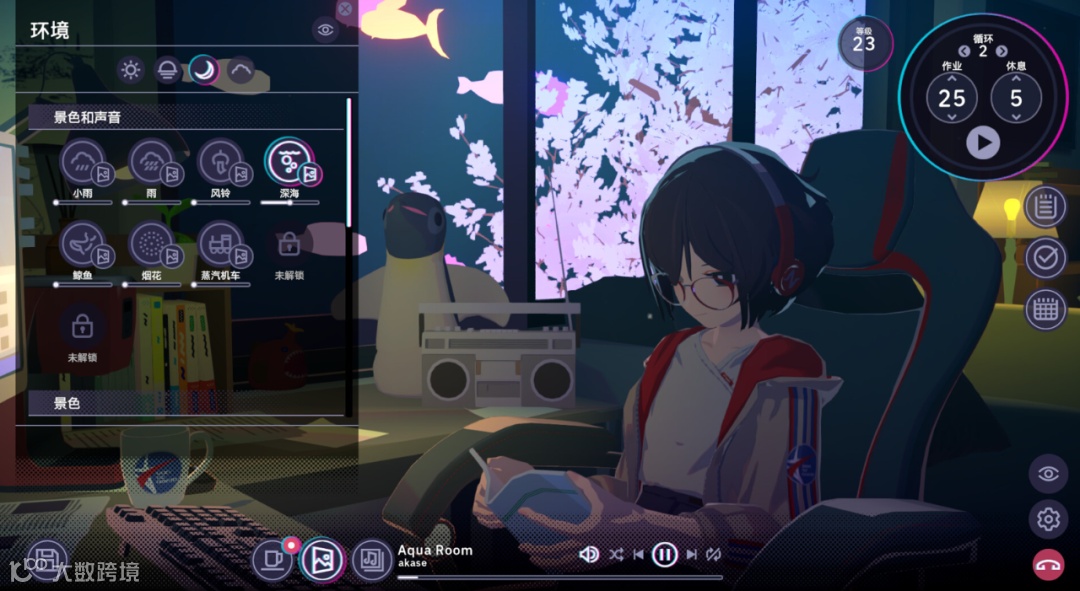The width and height of the screenshot is (1080, 591).
Task: Open the music playlist icon
Action: point(372,559)
